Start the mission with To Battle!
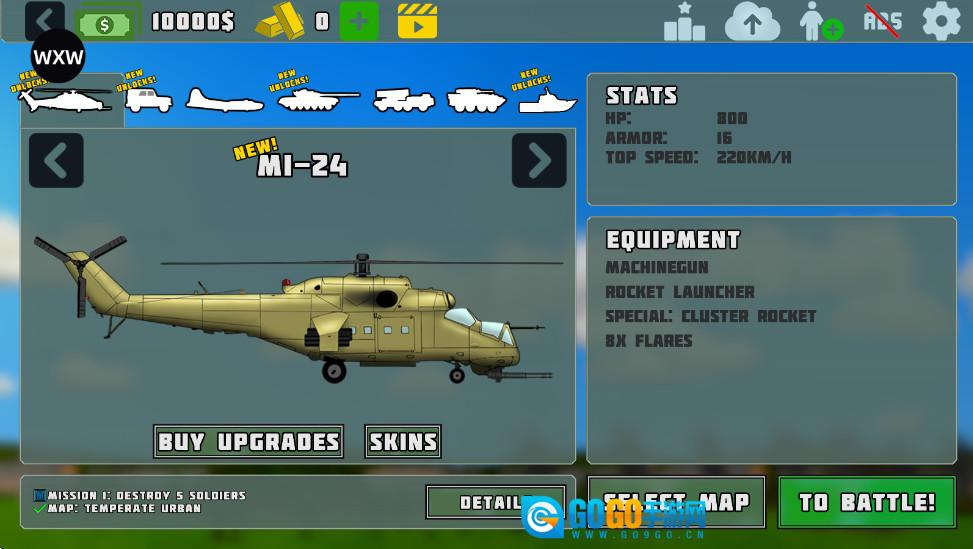The image size is (973, 549). pyautogui.click(x=866, y=501)
